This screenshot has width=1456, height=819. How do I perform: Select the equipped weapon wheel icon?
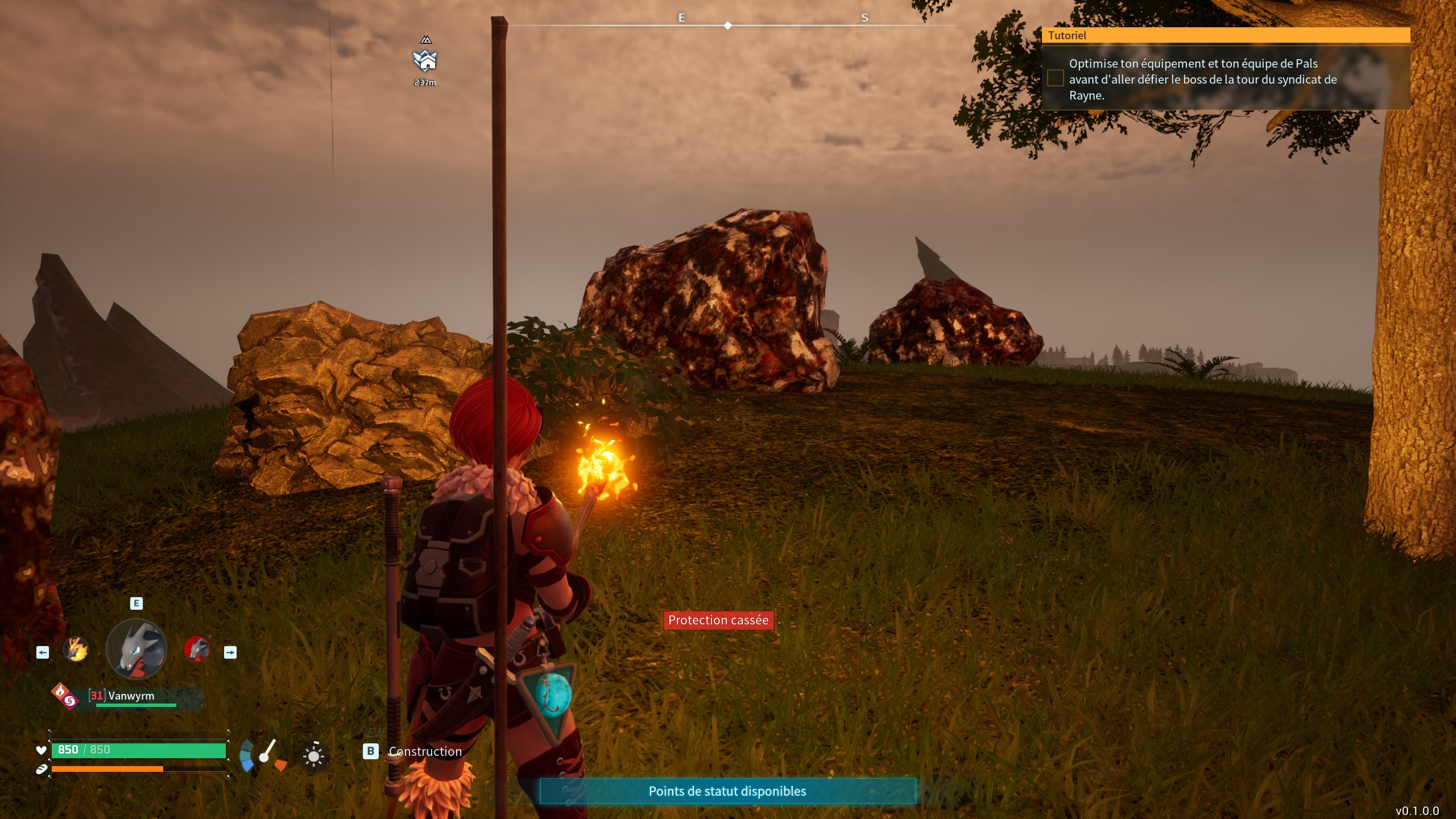tap(263, 756)
